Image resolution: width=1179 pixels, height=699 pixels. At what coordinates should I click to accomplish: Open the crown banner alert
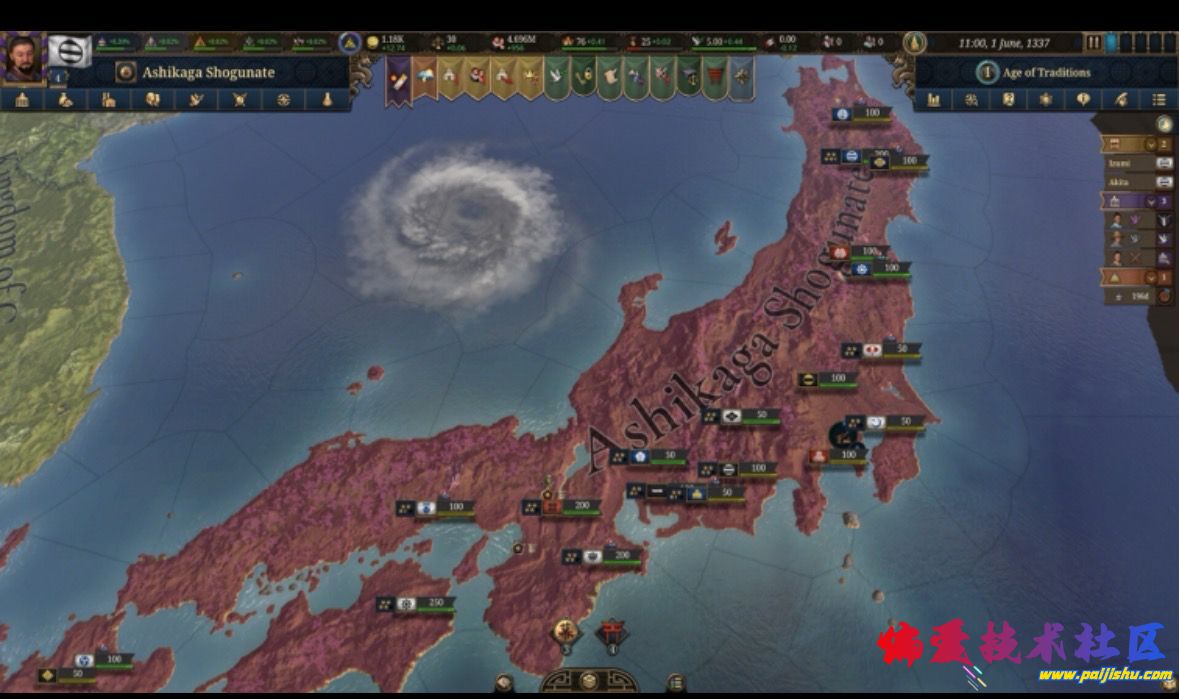[529, 76]
